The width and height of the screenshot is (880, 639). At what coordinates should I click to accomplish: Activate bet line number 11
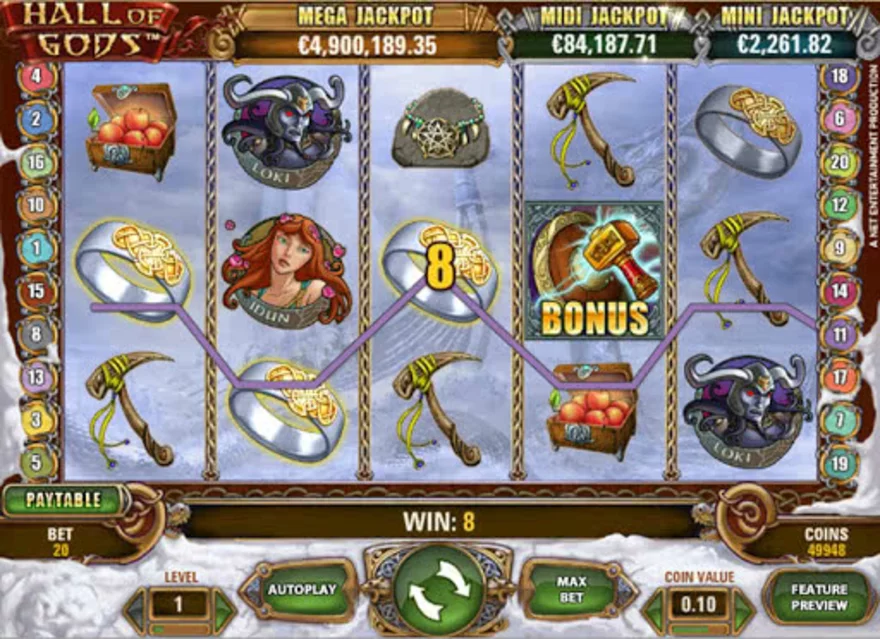click(x=838, y=334)
